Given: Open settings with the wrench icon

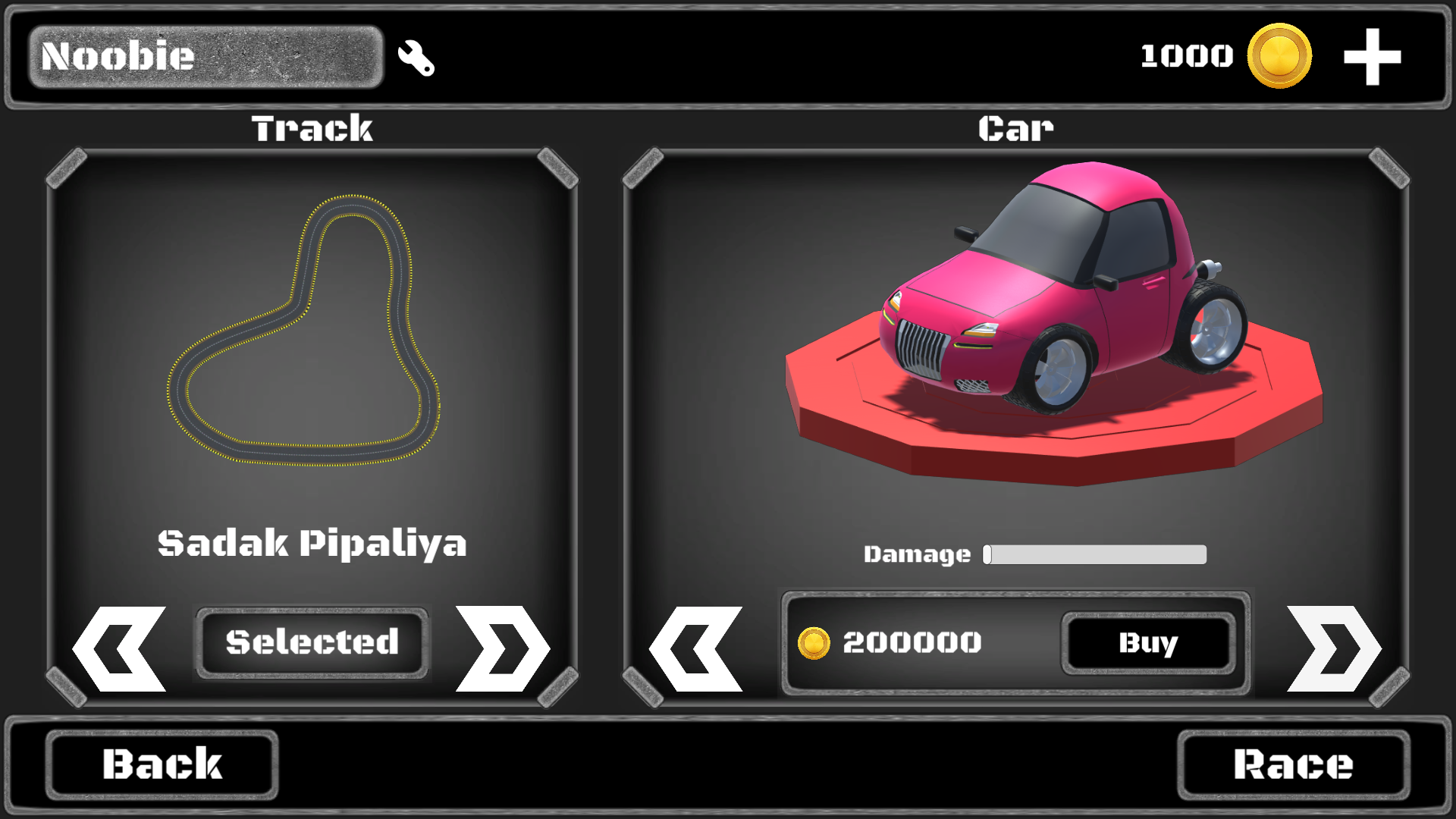Looking at the screenshot, I should point(417,58).
